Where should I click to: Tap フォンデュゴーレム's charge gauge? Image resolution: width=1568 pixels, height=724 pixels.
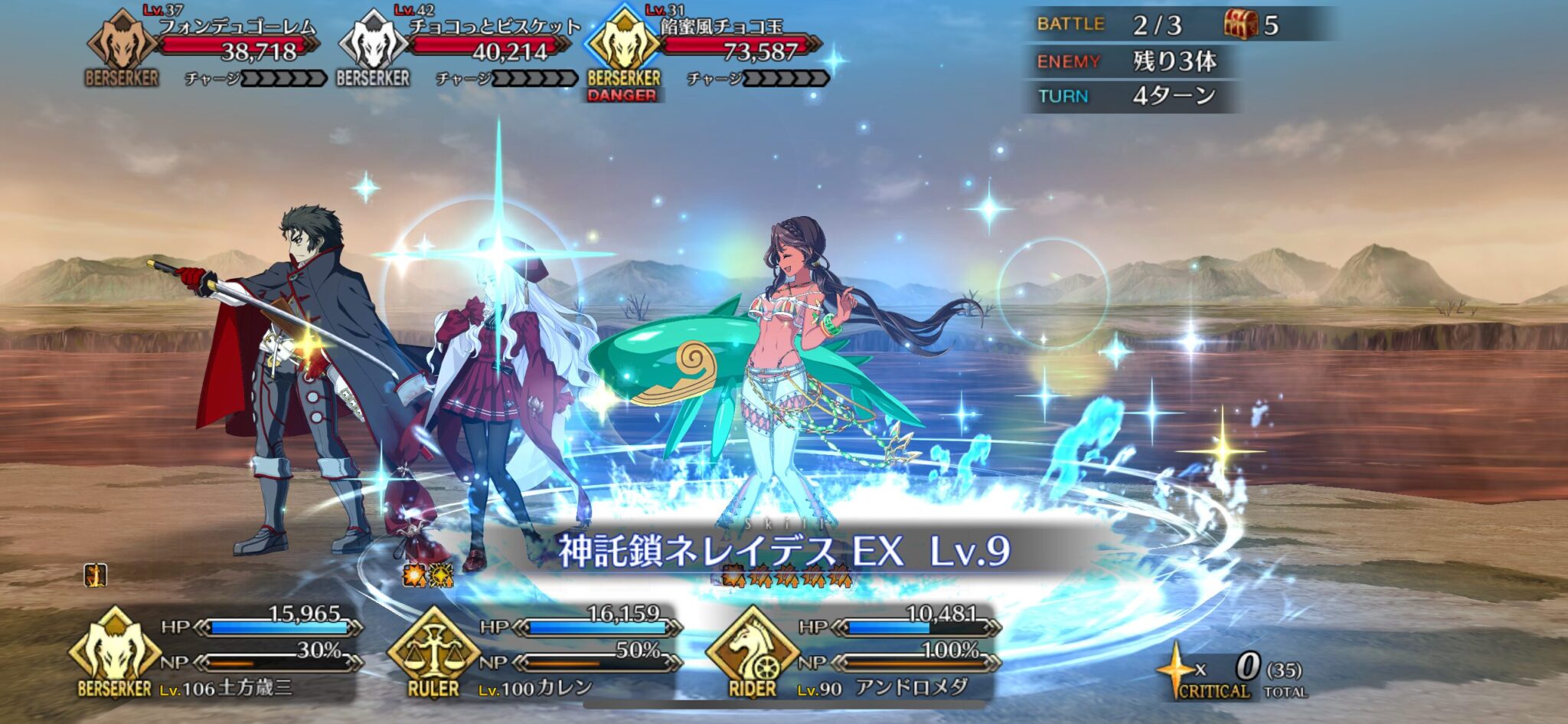[283, 77]
